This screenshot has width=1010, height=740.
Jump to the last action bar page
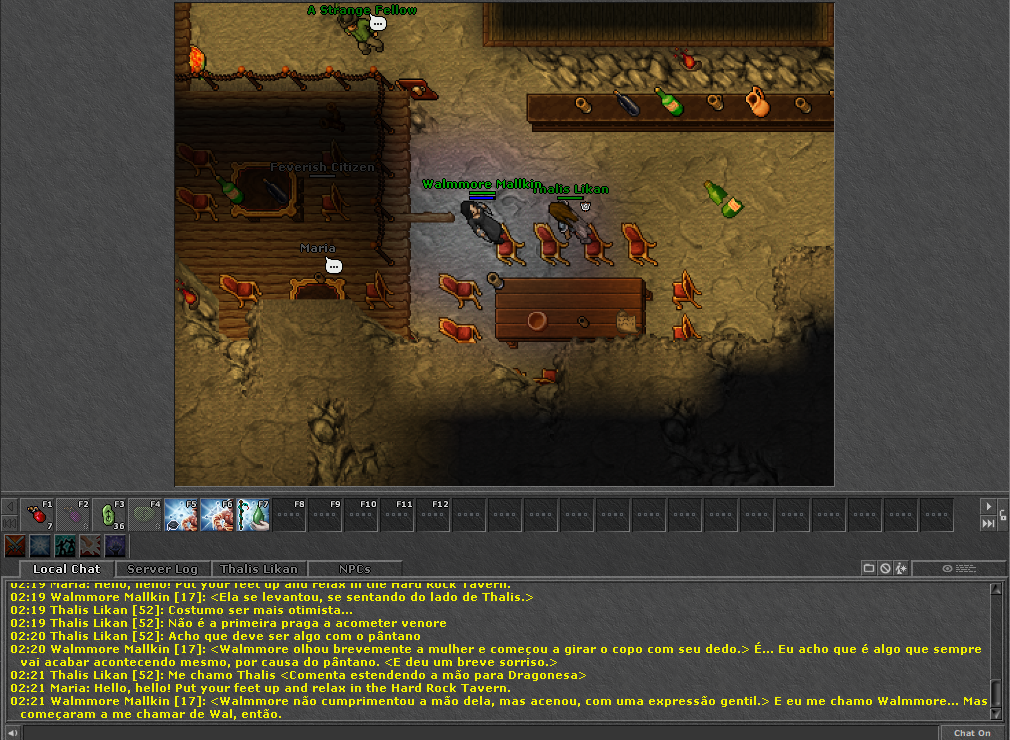[988, 523]
